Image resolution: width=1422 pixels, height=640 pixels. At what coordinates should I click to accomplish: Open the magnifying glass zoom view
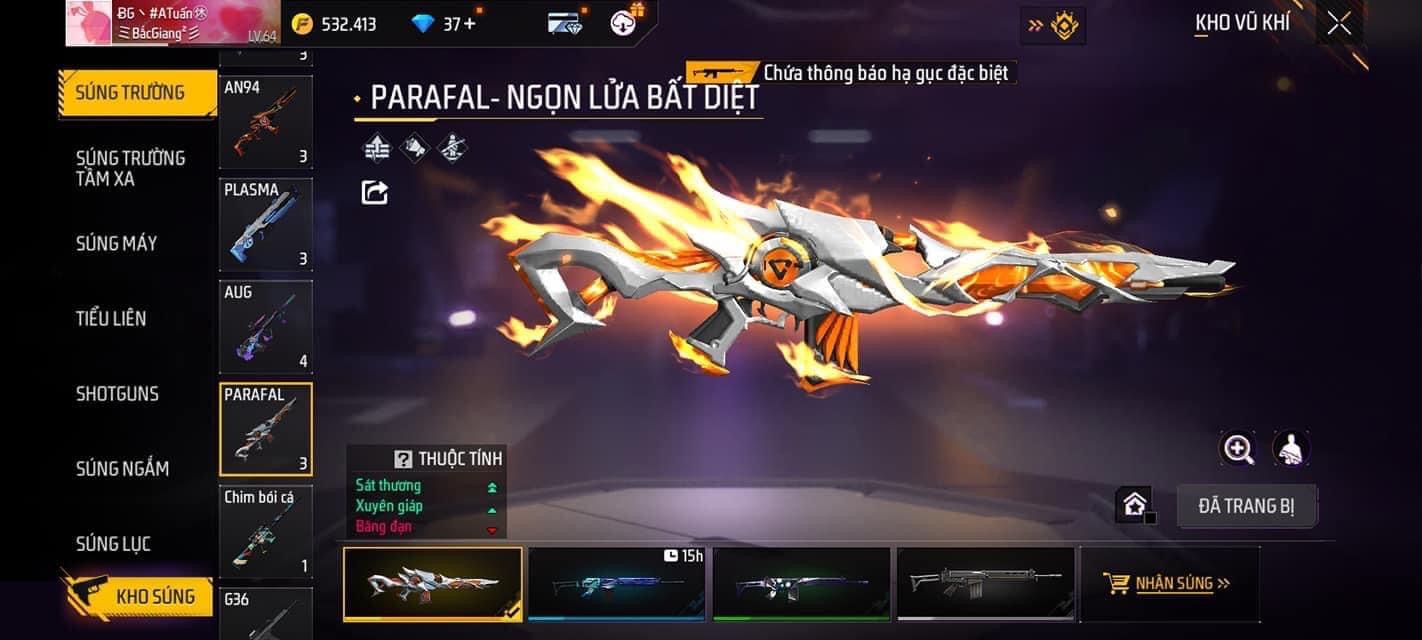tap(1238, 449)
